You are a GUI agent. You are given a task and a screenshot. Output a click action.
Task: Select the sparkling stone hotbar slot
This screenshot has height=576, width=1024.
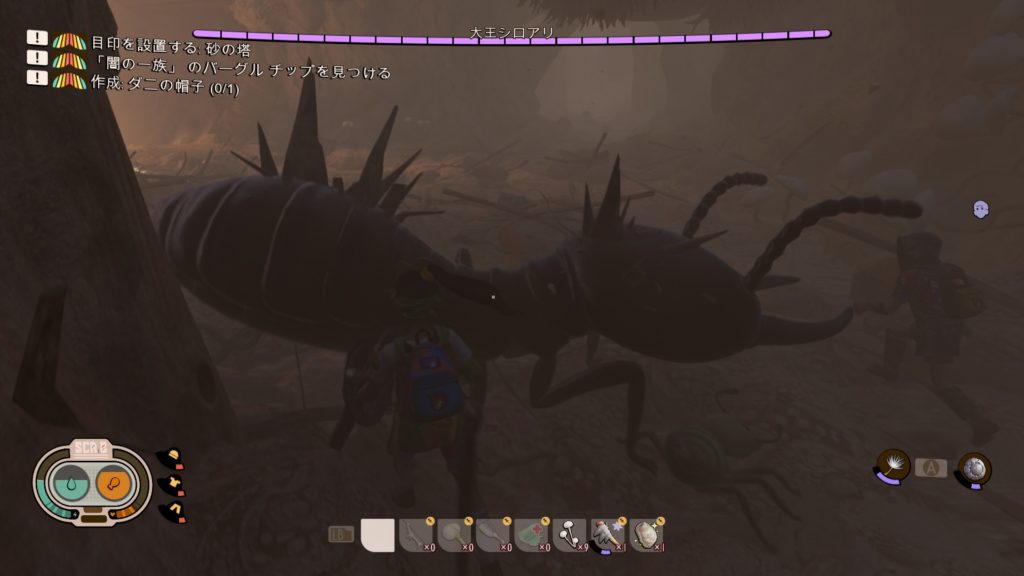[x=648, y=535]
